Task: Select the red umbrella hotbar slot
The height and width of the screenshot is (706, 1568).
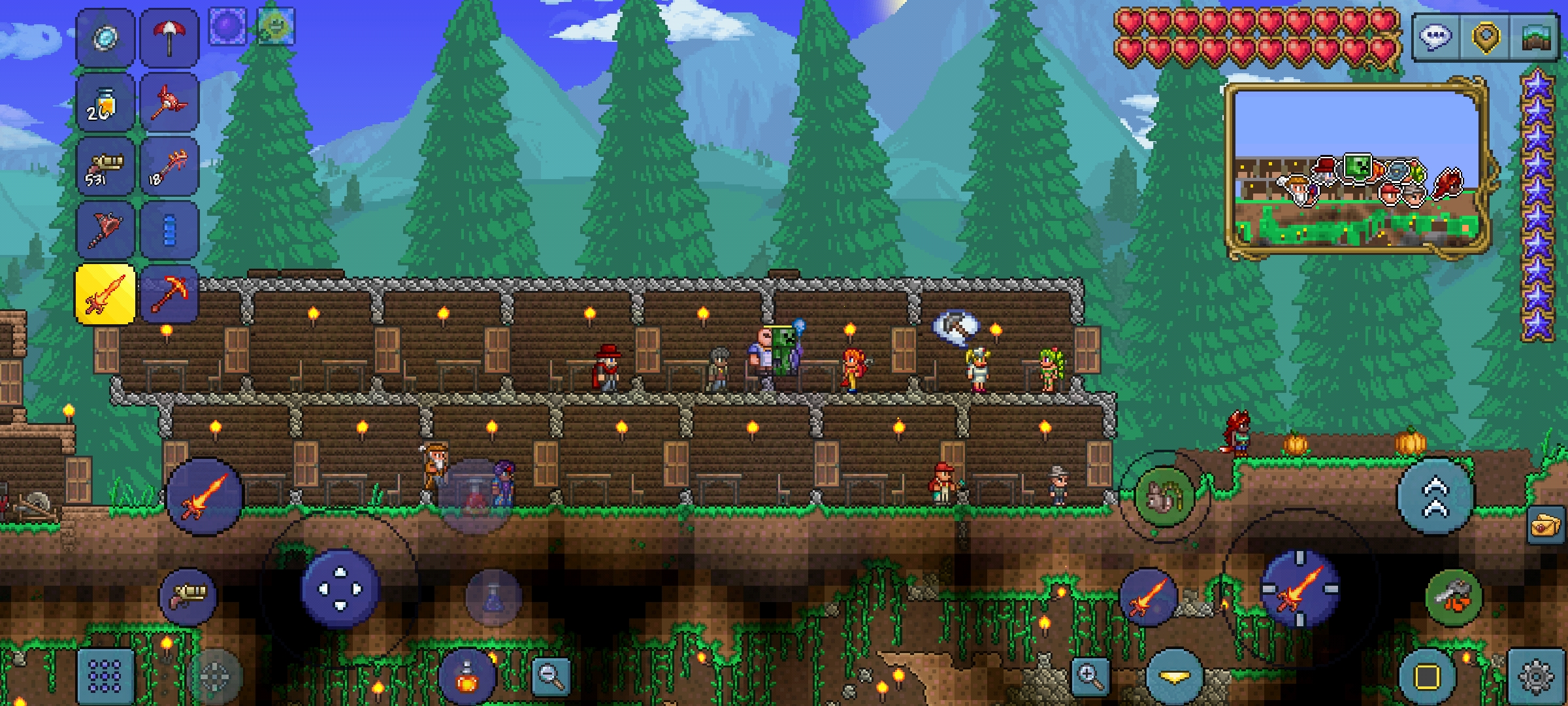Action: coord(169,38)
